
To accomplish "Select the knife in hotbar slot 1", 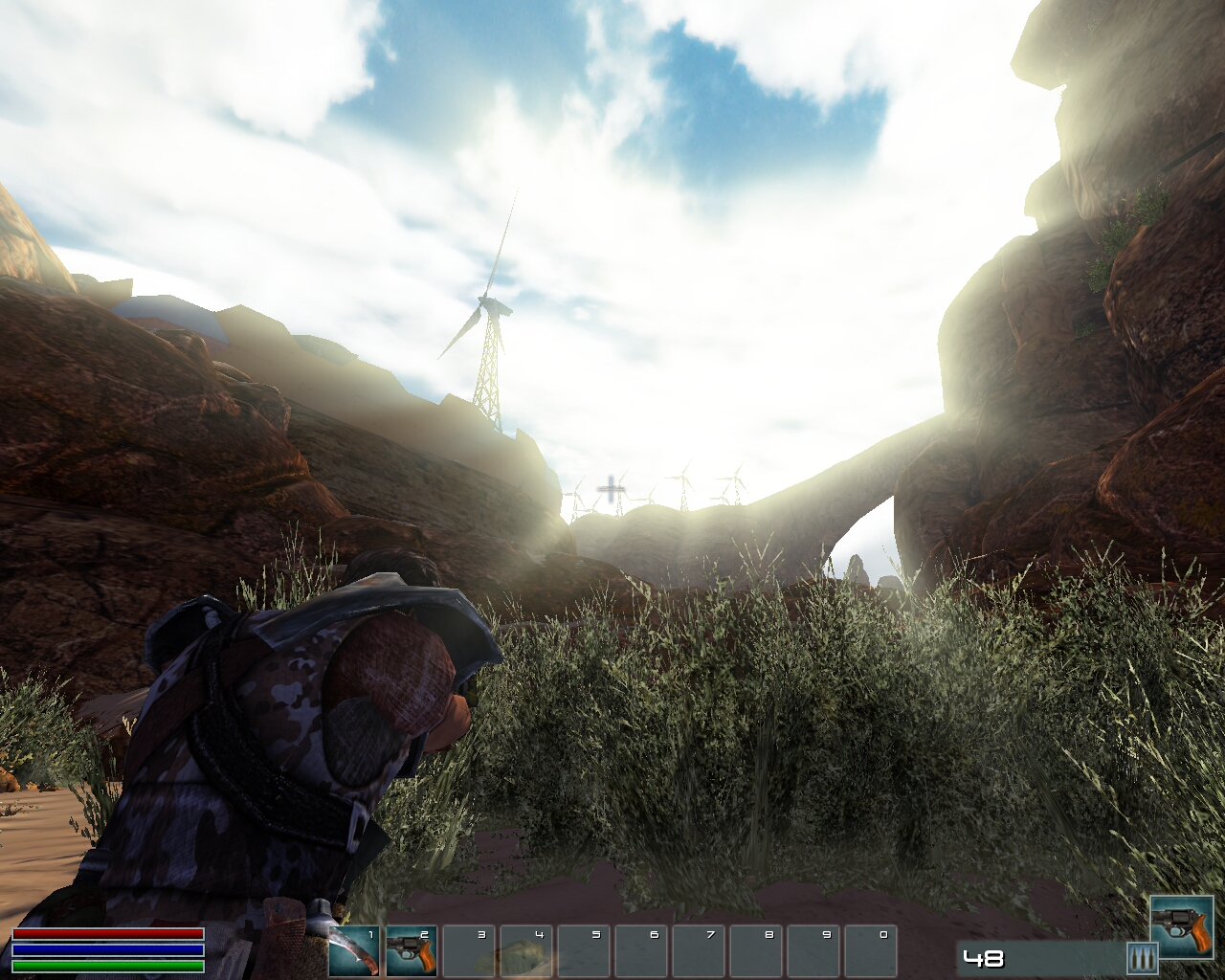I will click(x=354, y=950).
